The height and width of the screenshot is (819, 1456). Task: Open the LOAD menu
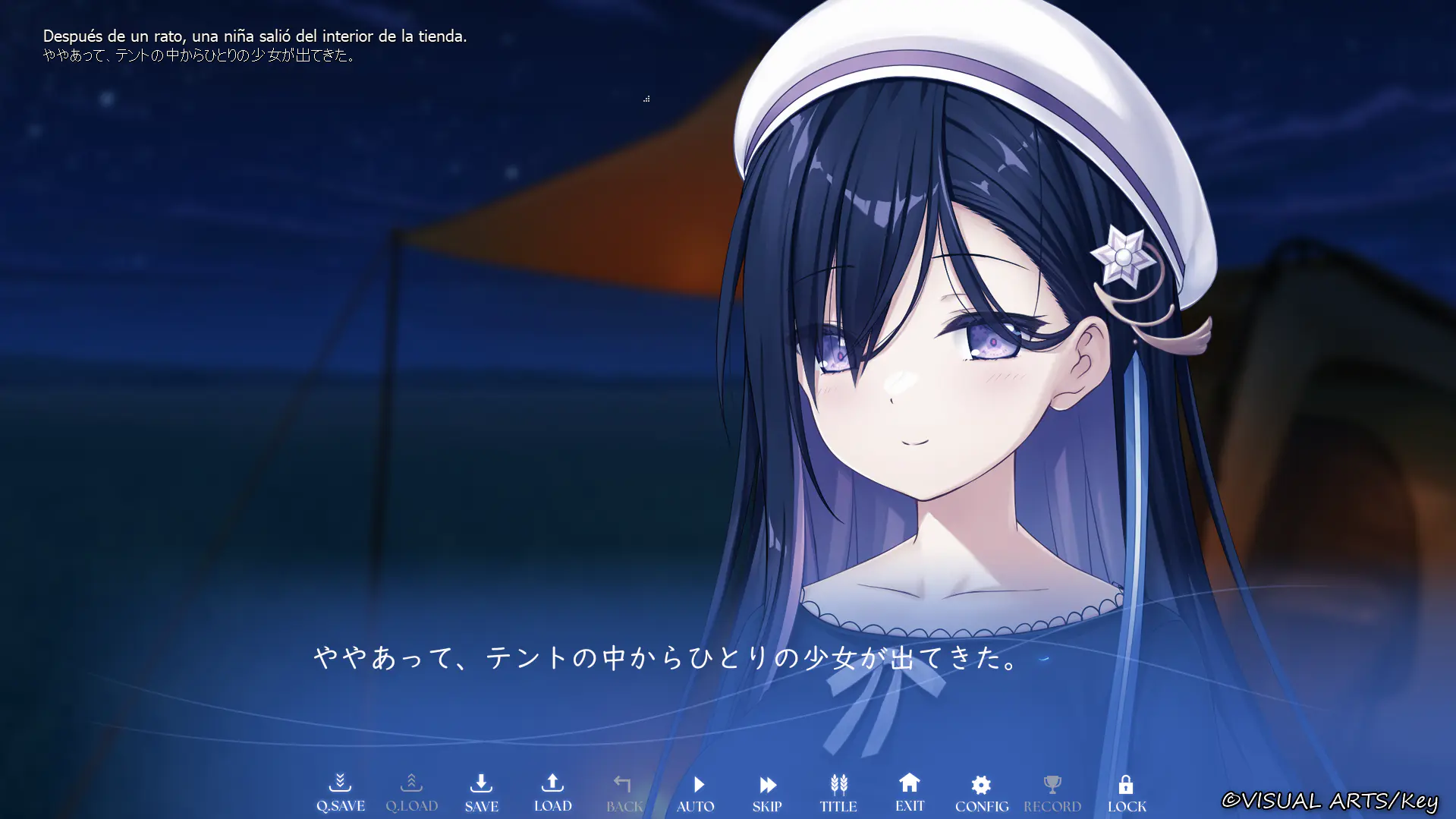pyautogui.click(x=552, y=792)
